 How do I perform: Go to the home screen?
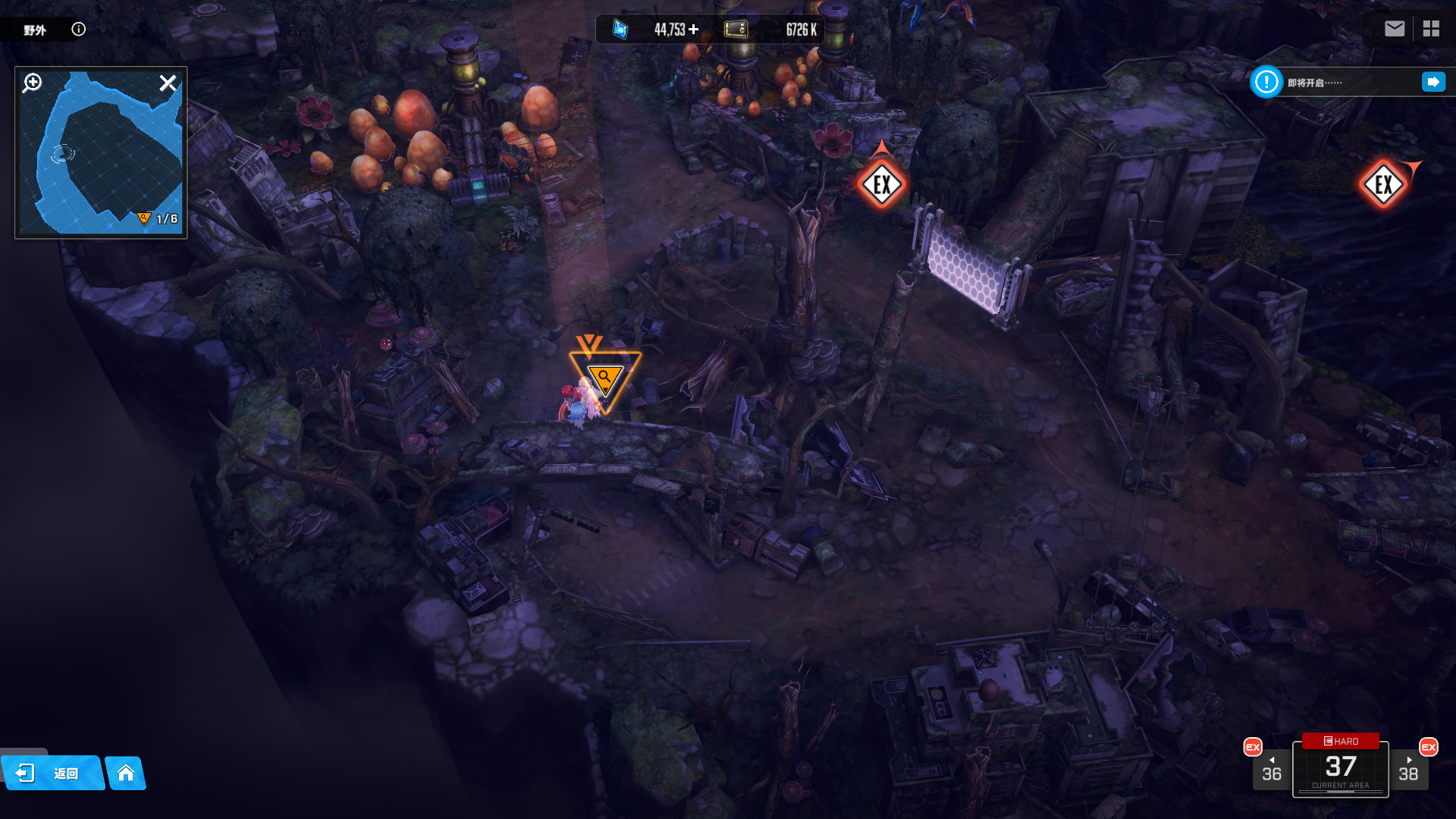(126, 773)
